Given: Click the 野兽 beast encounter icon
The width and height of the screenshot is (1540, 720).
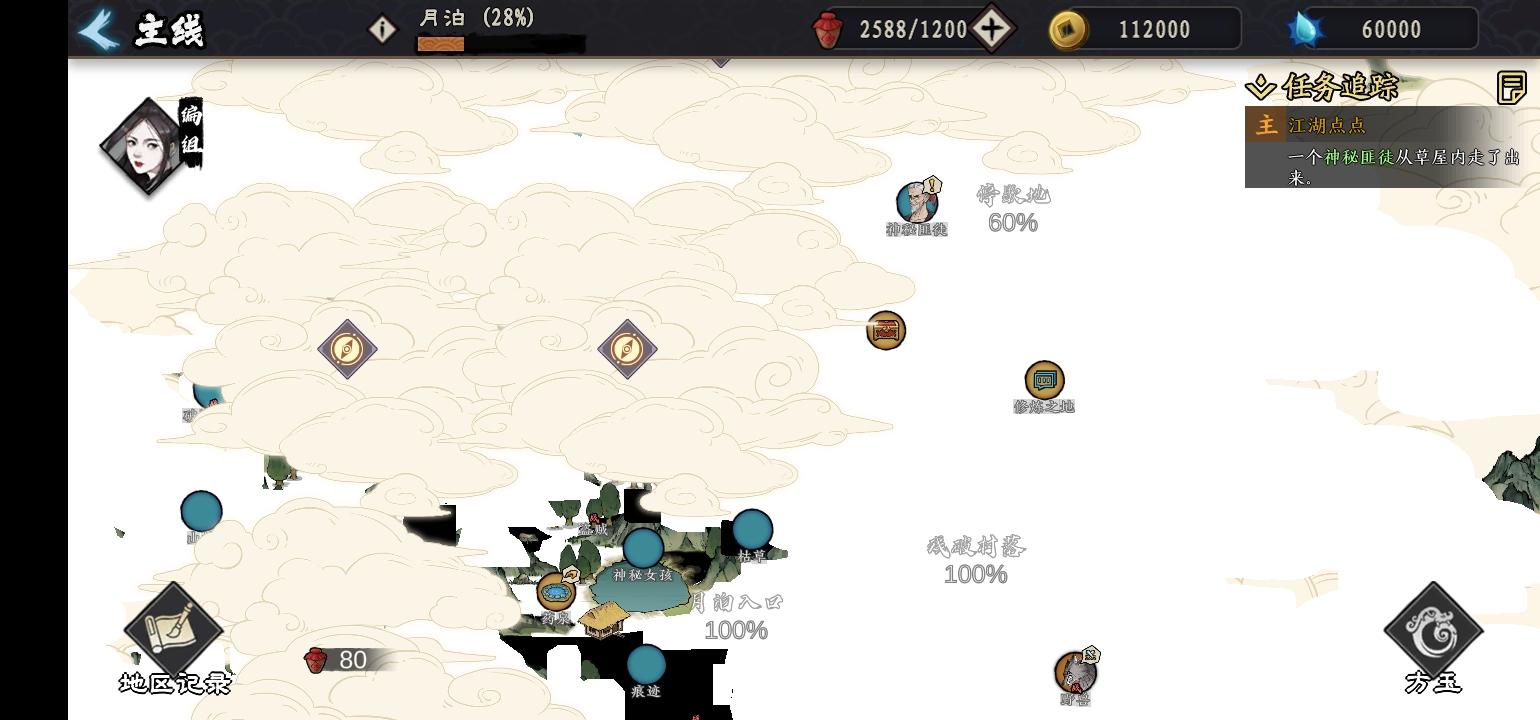Looking at the screenshot, I should point(1076,675).
